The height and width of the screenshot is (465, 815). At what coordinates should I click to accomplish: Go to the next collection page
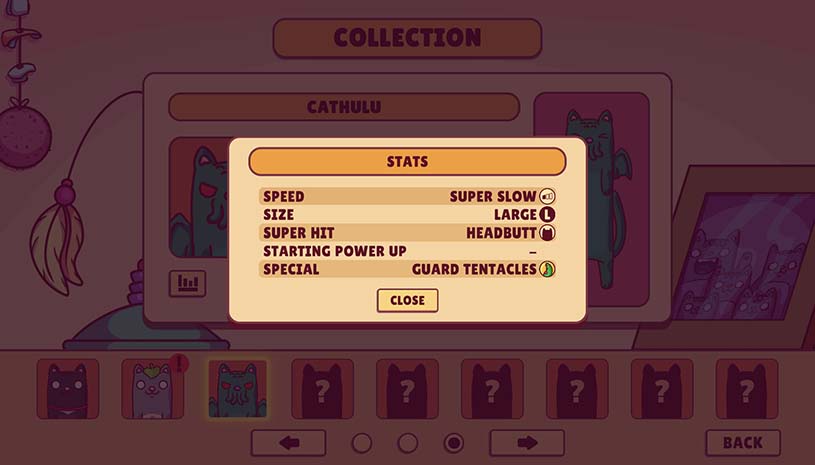pos(526,442)
